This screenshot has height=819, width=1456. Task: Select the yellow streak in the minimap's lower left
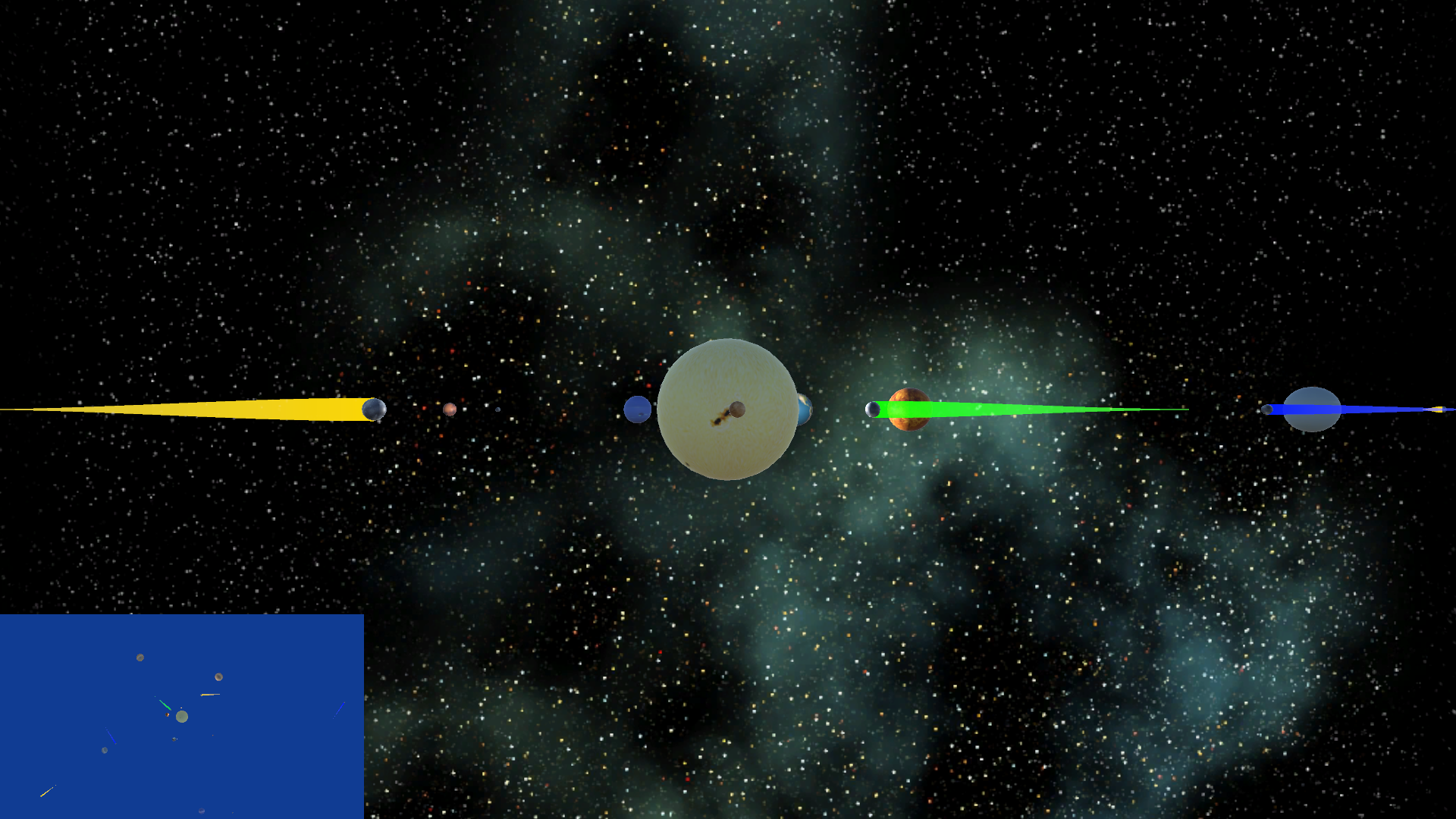(45, 794)
